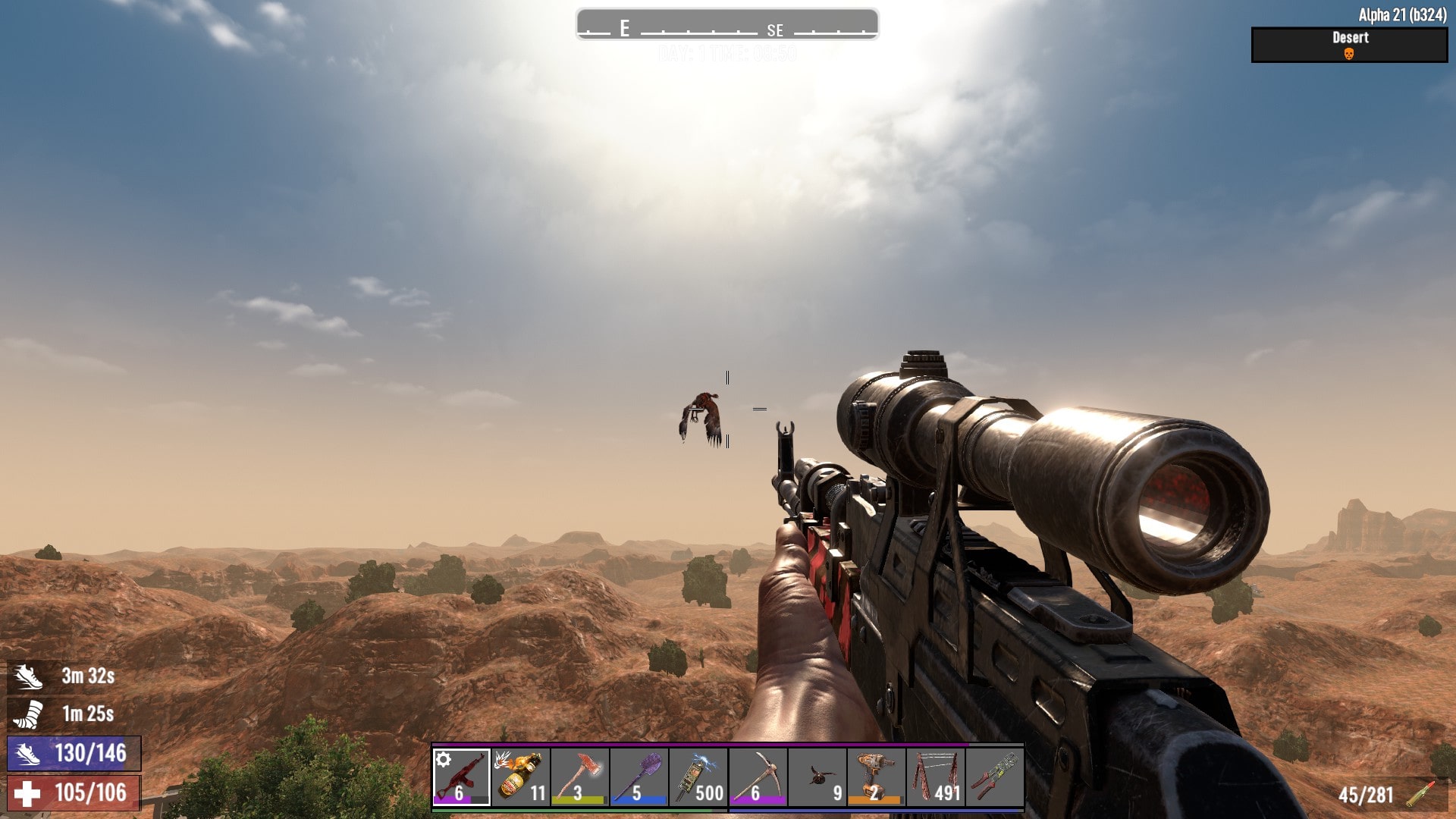Select the wire cutter tool slot
The image size is (1456, 819).
(x=994, y=777)
